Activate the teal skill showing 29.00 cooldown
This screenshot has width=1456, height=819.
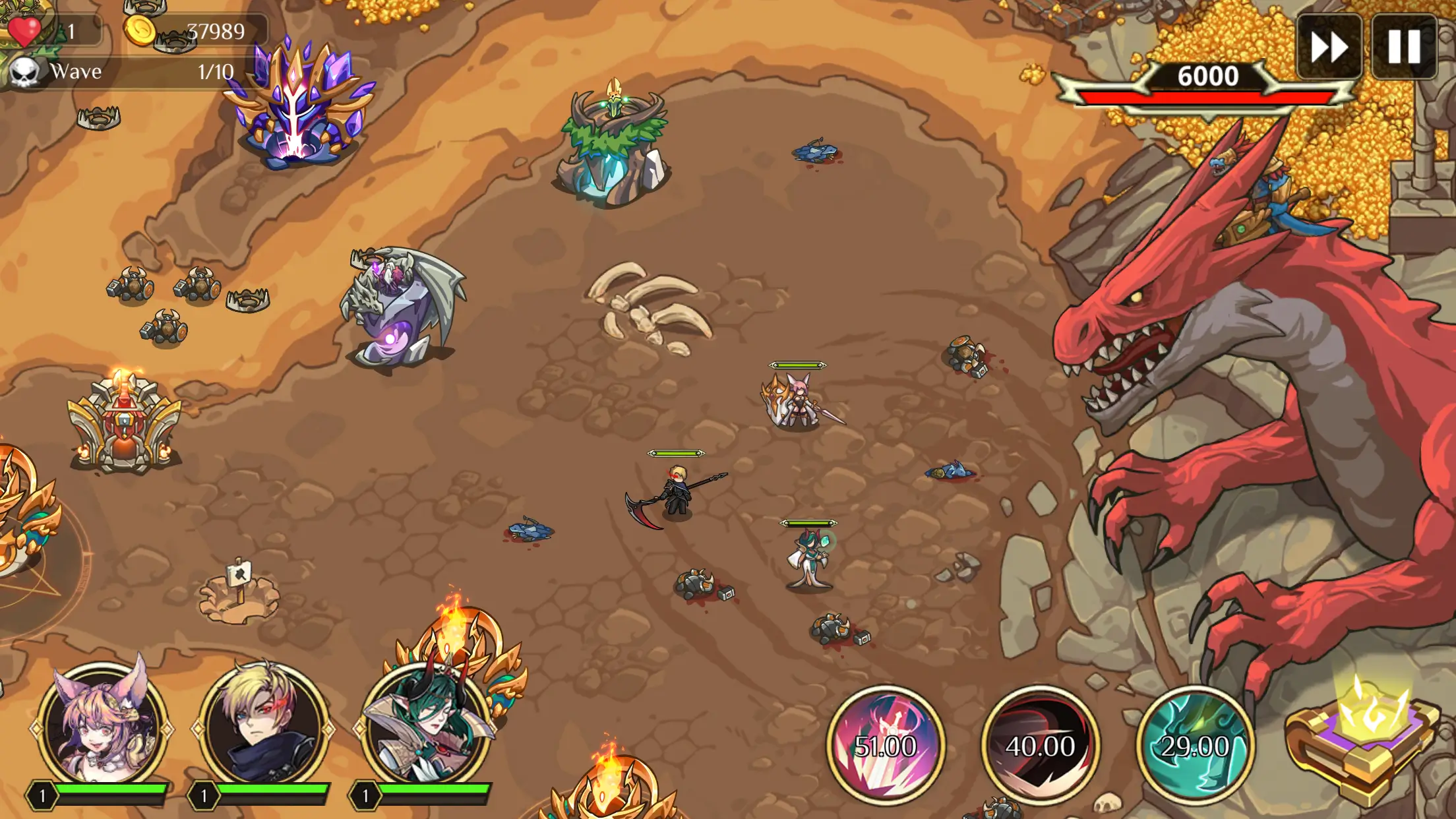(x=1194, y=745)
